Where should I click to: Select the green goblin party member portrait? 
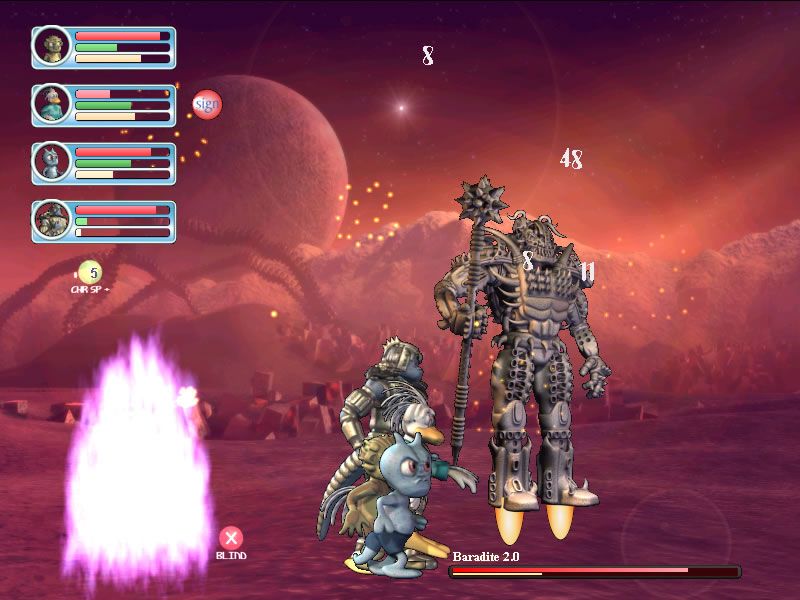tap(51, 46)
